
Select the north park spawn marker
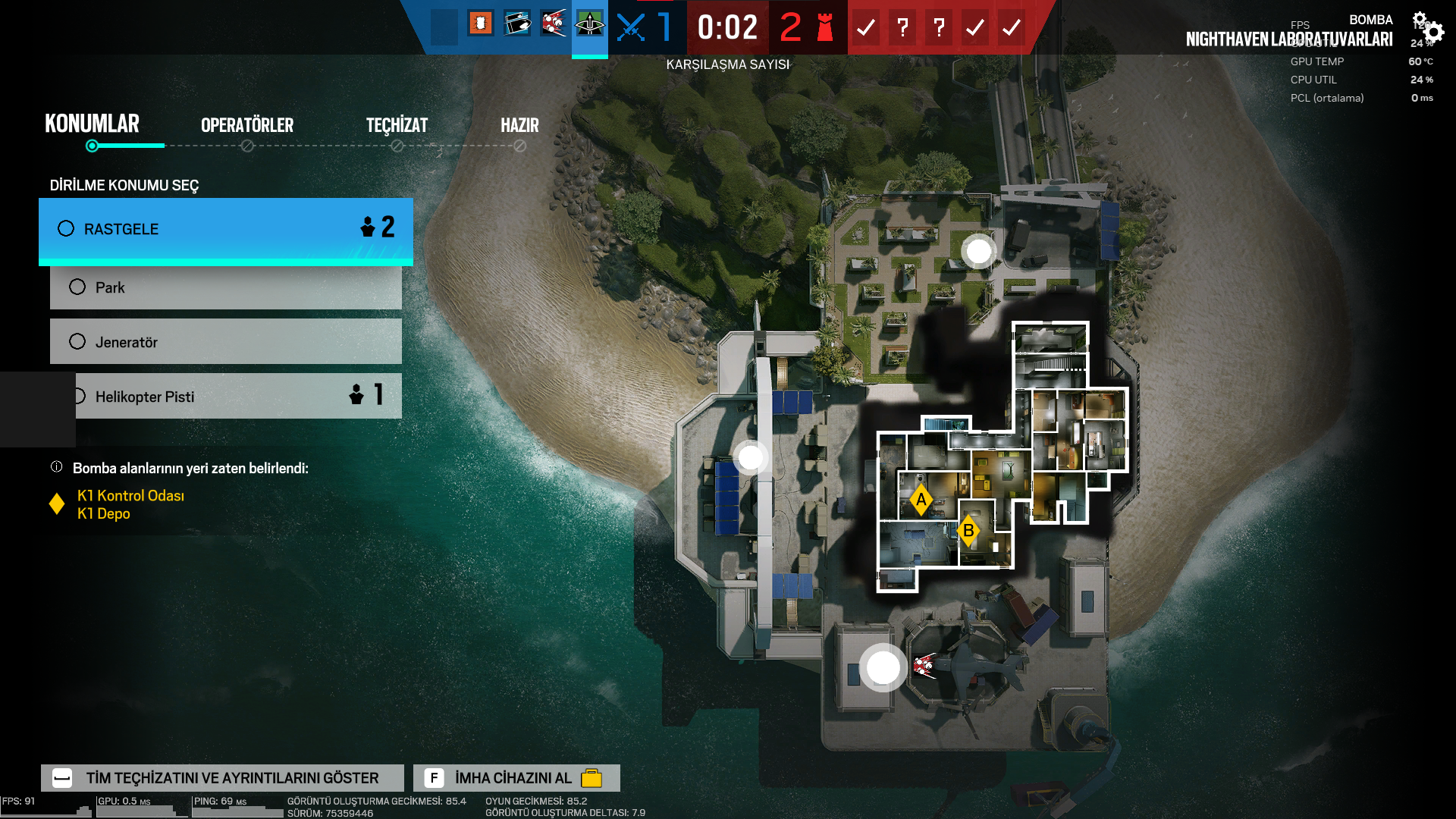point(978,251)
